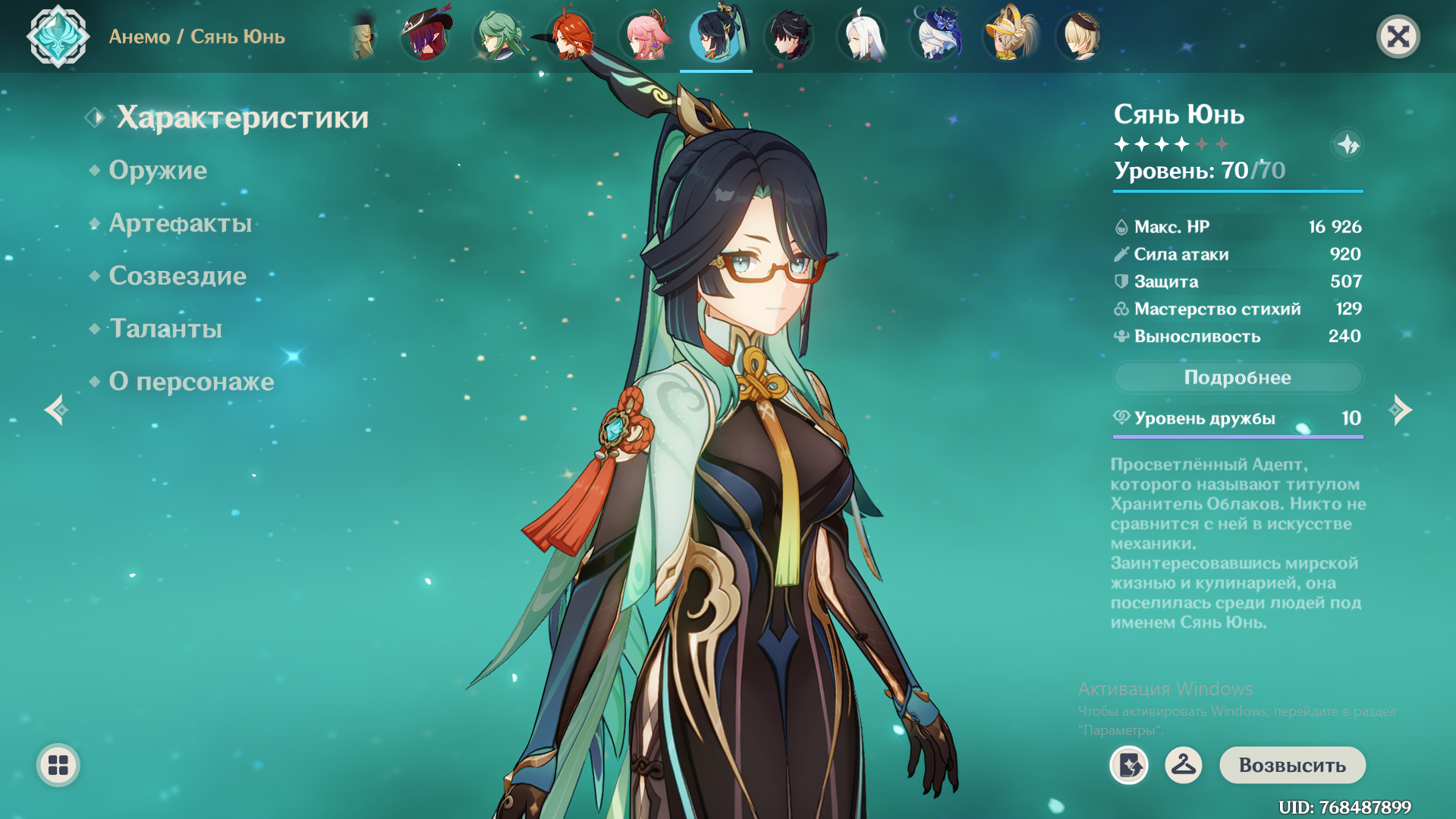The height and width of the screenshot is (819, 1456).
Task: Select the Характеристики menu entry
Action: pyautogui.click(x=242, y=118)
